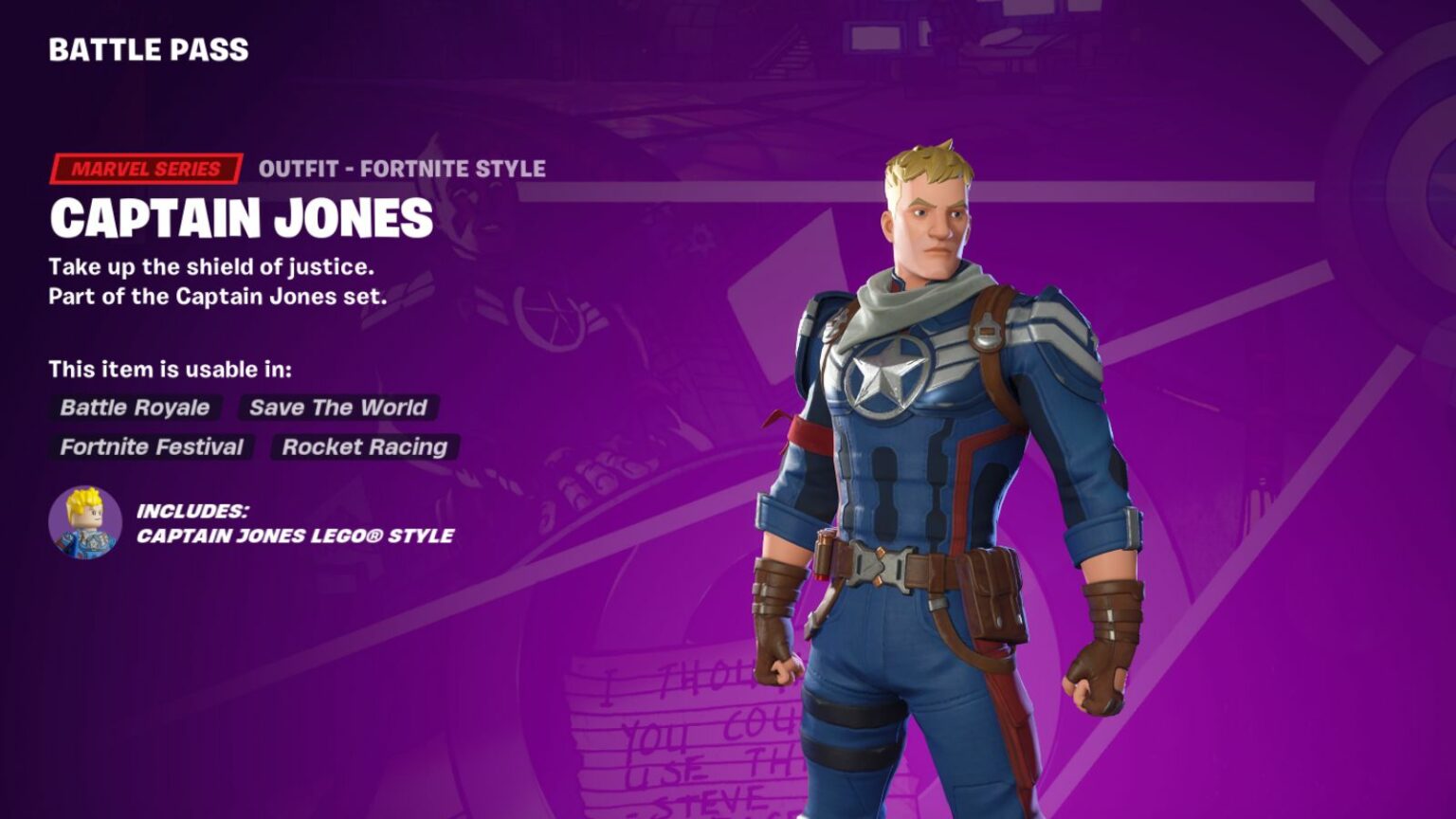The width and height of the screenshot is (1456, 819).
Task: Click the Fortnite Festival mode tag
Action: (x=152, y=447)
